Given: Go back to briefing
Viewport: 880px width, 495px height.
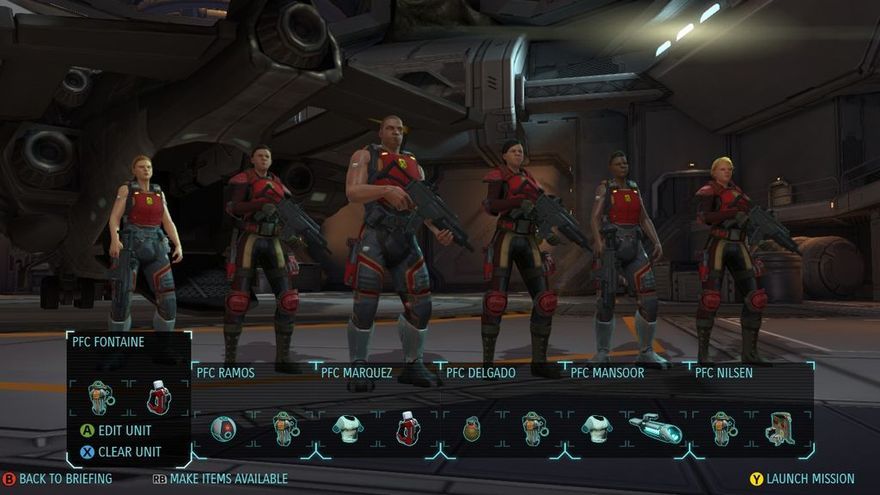Looking at the screenshot, I should pos(57,479).
